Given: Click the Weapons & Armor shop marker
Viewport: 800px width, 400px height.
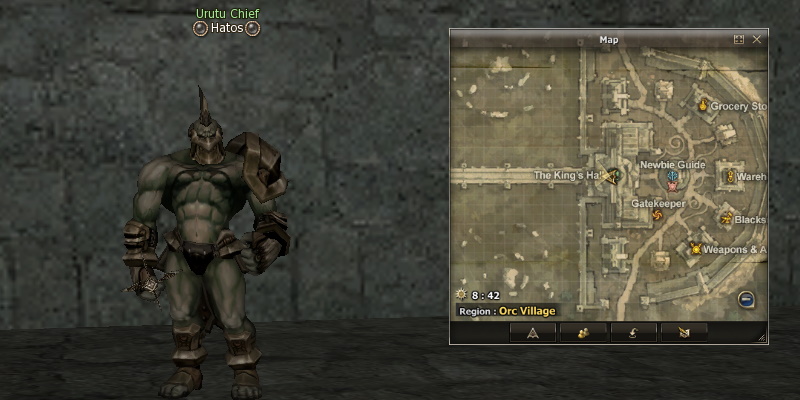Looking at the screenshot, I should tap(695, 249).
